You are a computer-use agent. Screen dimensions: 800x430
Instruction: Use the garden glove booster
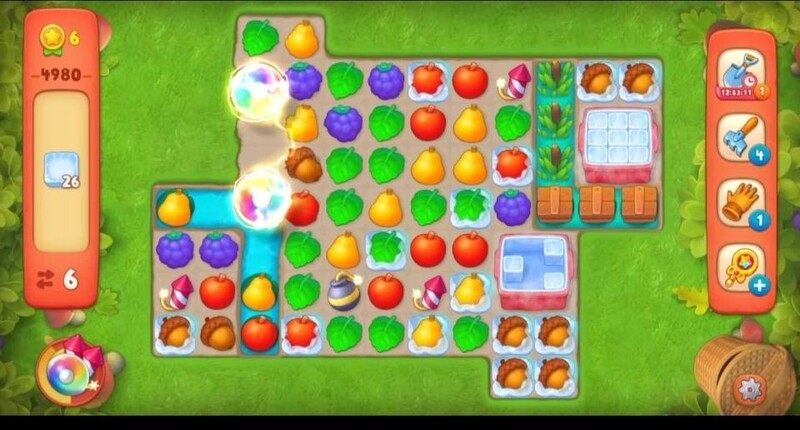coord(740,201)
